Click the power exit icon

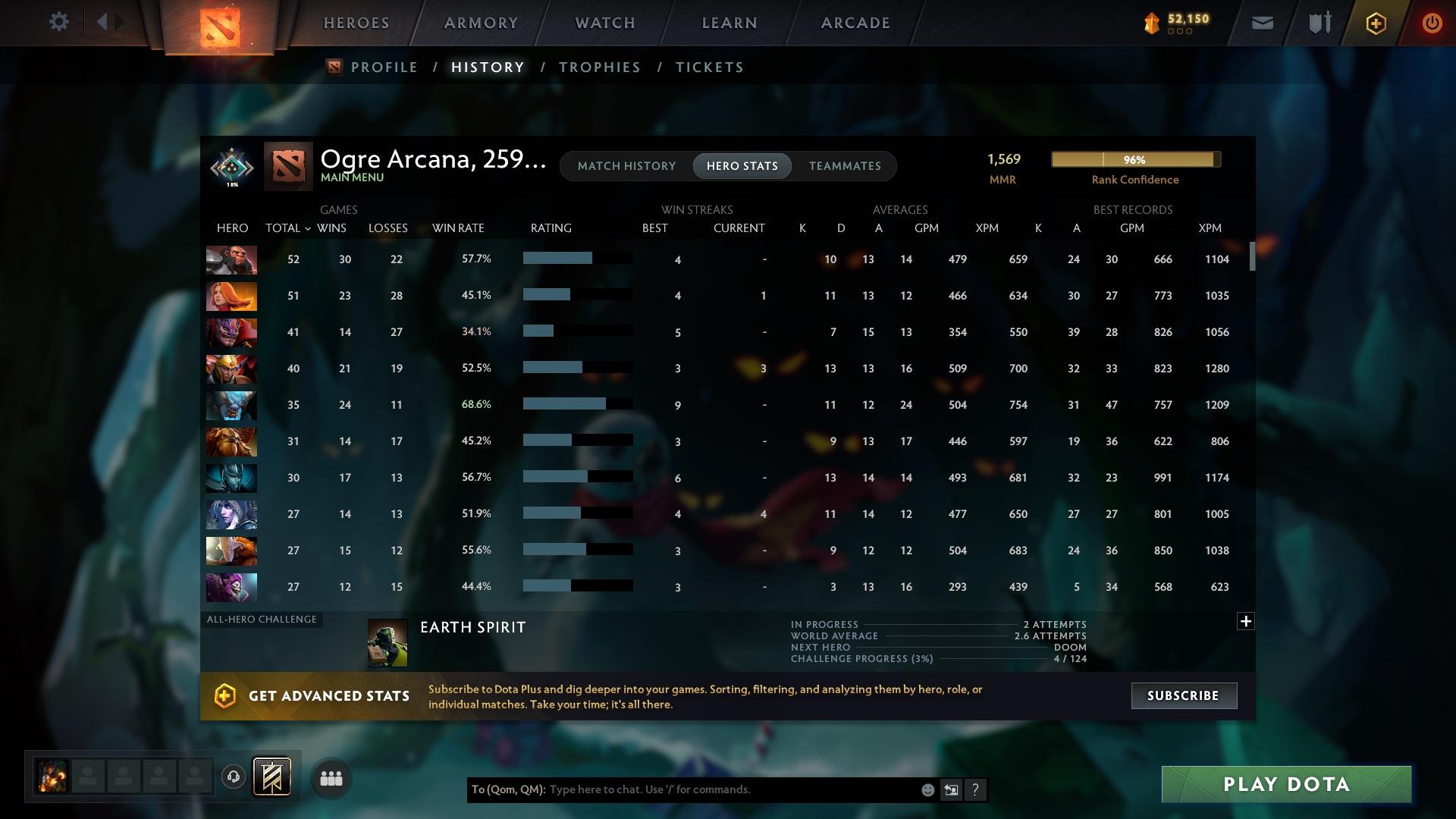click(1432, 23)
